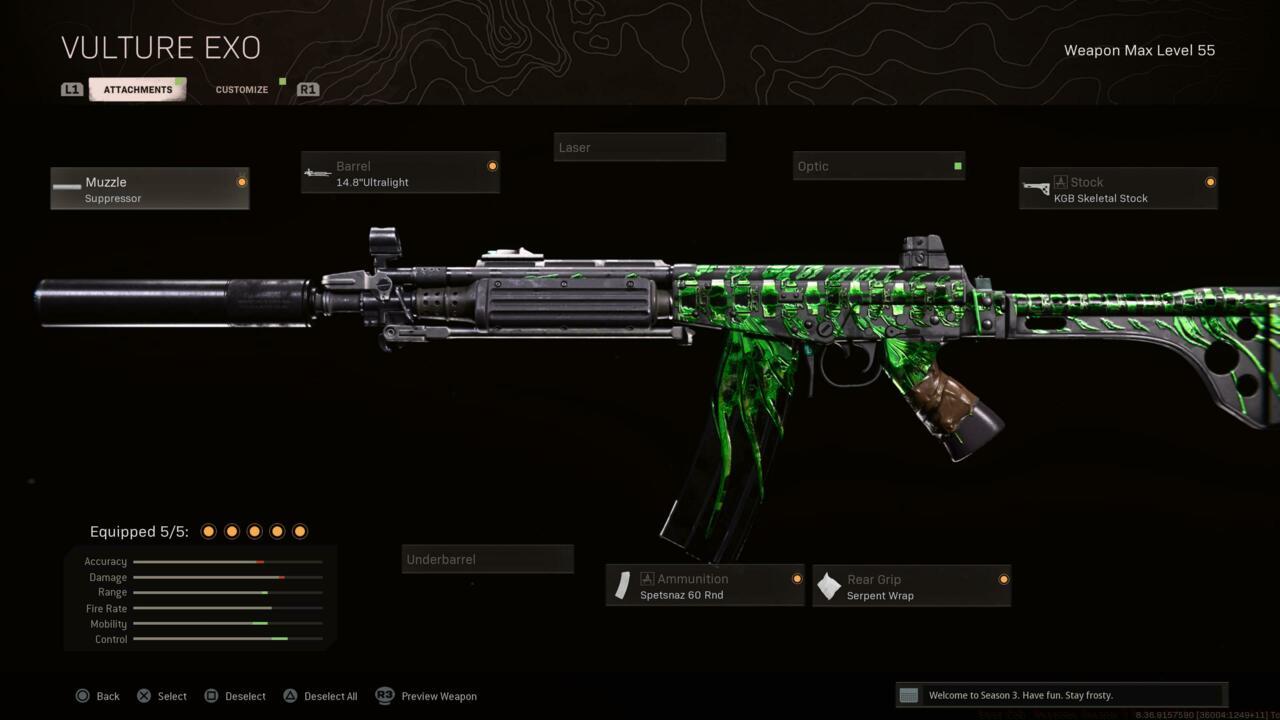Choose the empty Laser attachment slot
Viewport: 1280px width, 720px height.
point(639,147)
